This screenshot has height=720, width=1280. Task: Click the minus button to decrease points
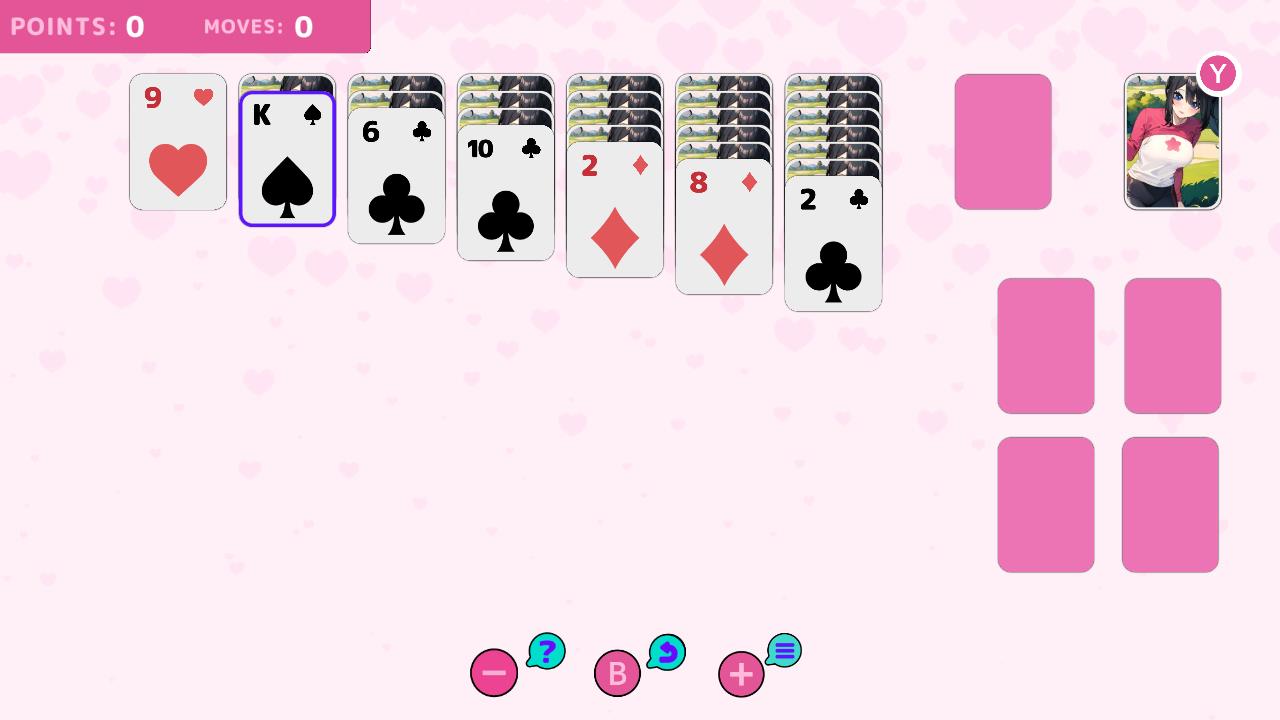click(x=493, y=673)
